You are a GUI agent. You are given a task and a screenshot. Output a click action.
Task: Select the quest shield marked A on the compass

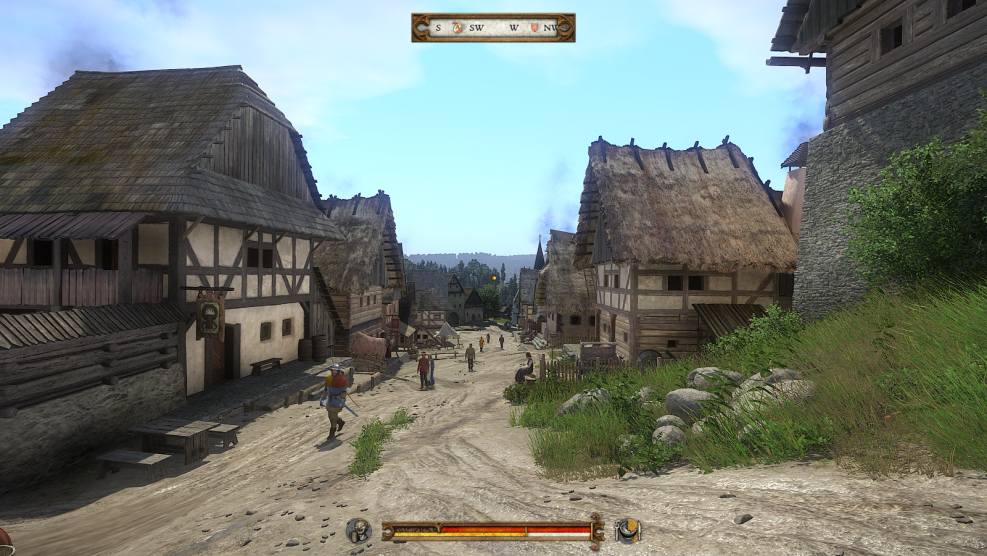click(459, 27)
